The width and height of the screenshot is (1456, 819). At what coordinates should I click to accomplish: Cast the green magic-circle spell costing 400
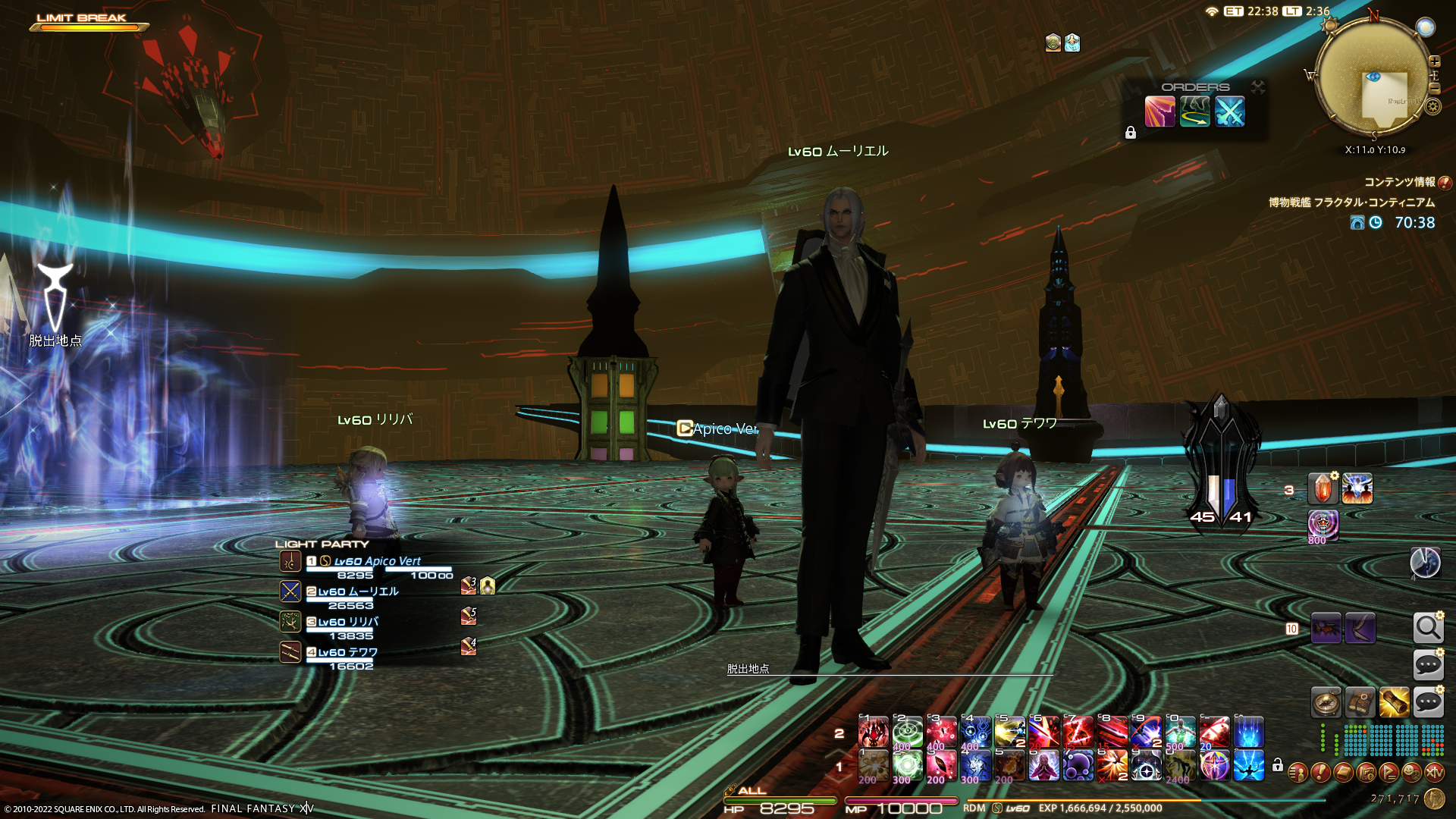907,733
